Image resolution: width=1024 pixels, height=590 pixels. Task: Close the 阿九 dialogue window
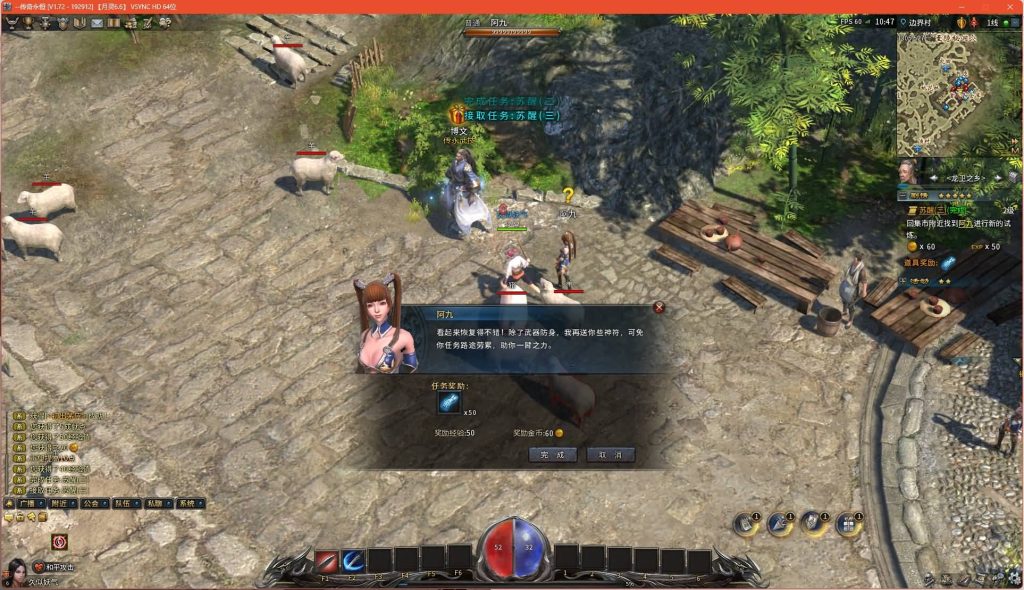pos(659,308)
